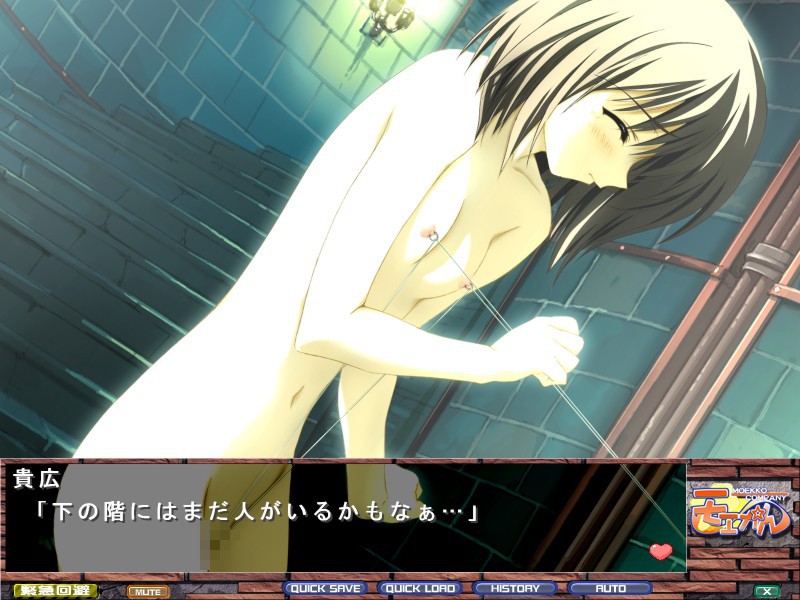The height and width of the screenshot is (600, 800).
Task: Choose QUICK LOAD
Action: (420, 589)
